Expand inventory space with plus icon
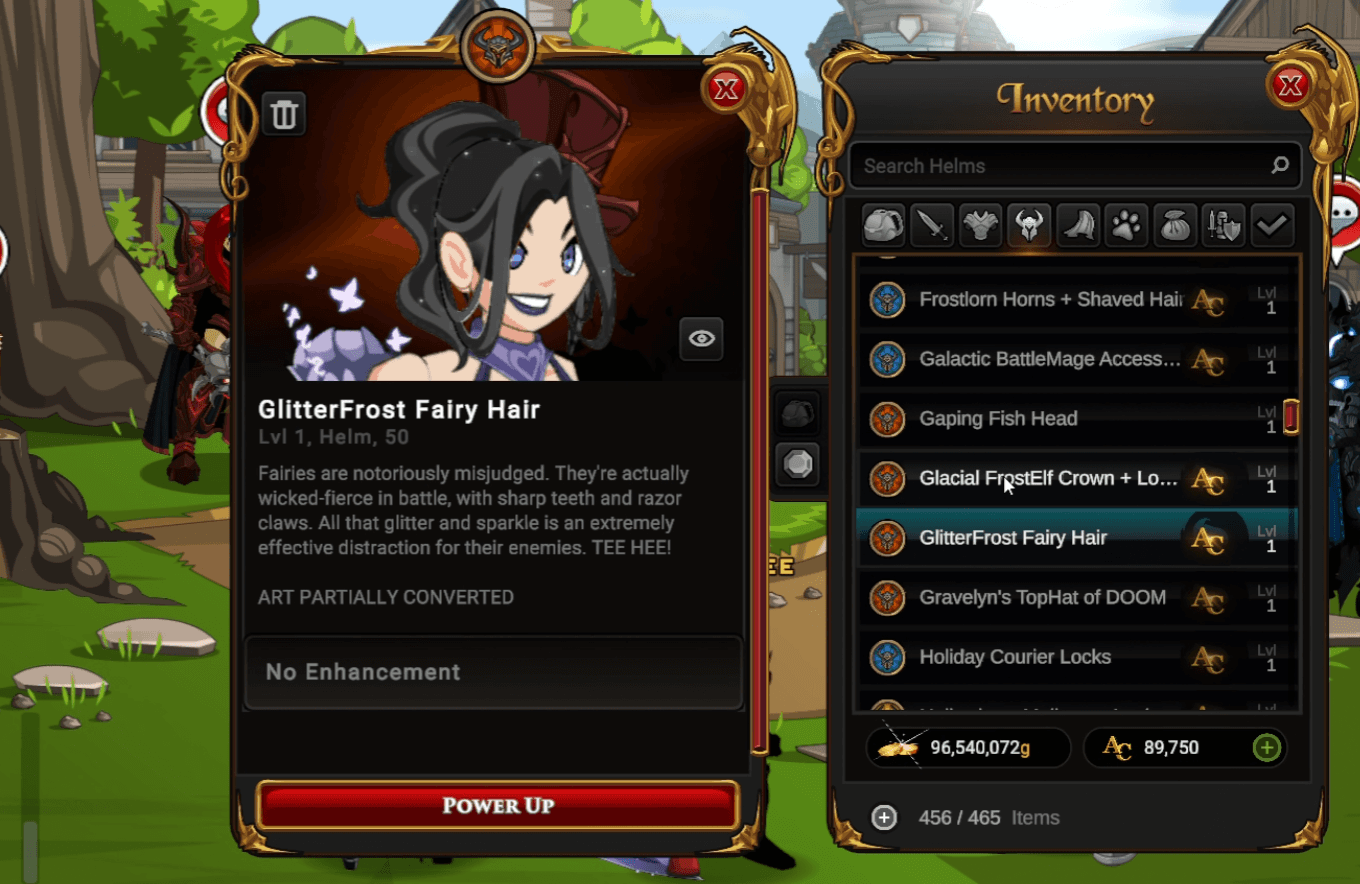The width and height of the screenshot is (1360, 884). 884,817
